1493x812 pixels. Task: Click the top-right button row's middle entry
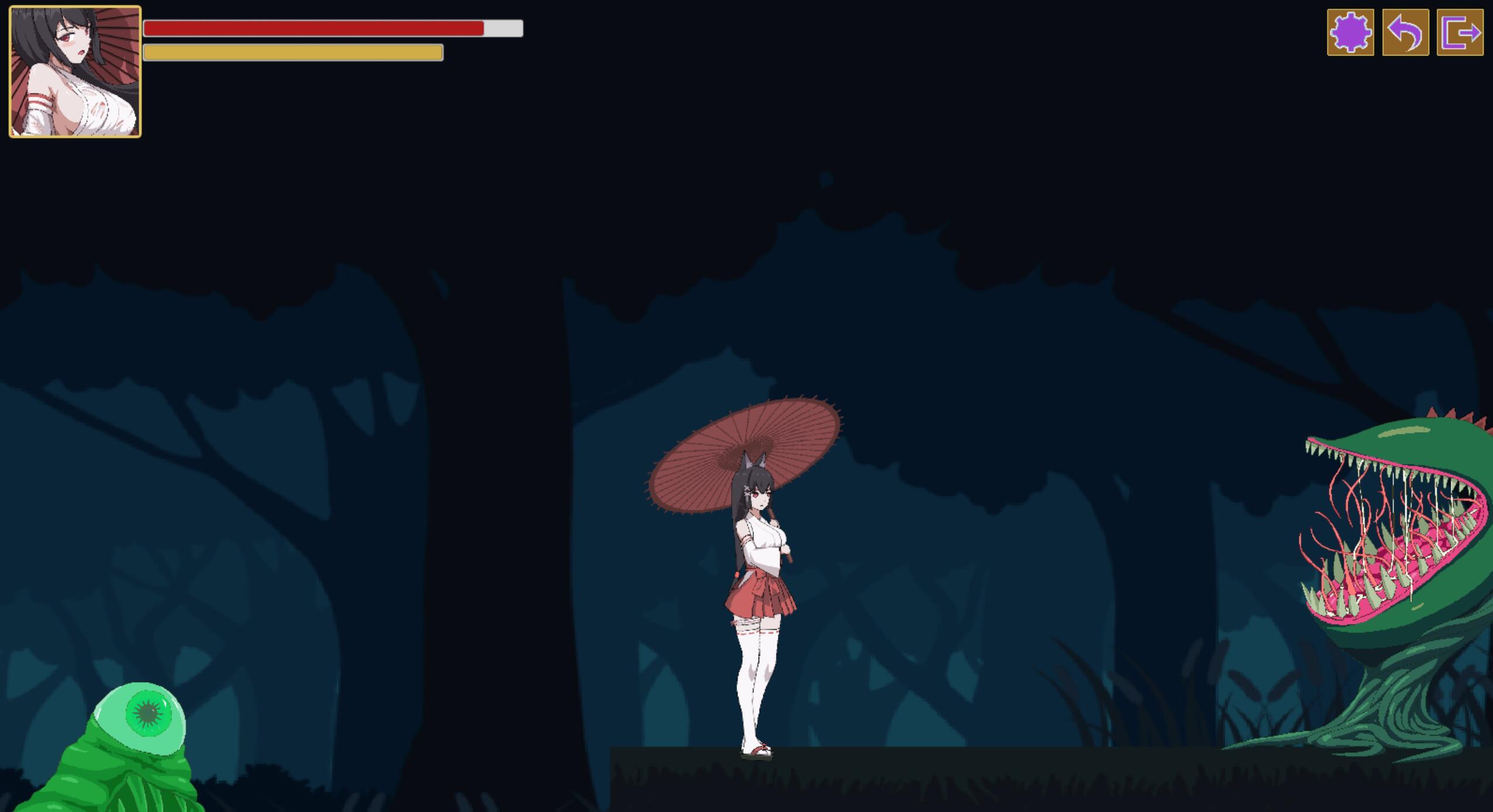tap(1406, 33)
